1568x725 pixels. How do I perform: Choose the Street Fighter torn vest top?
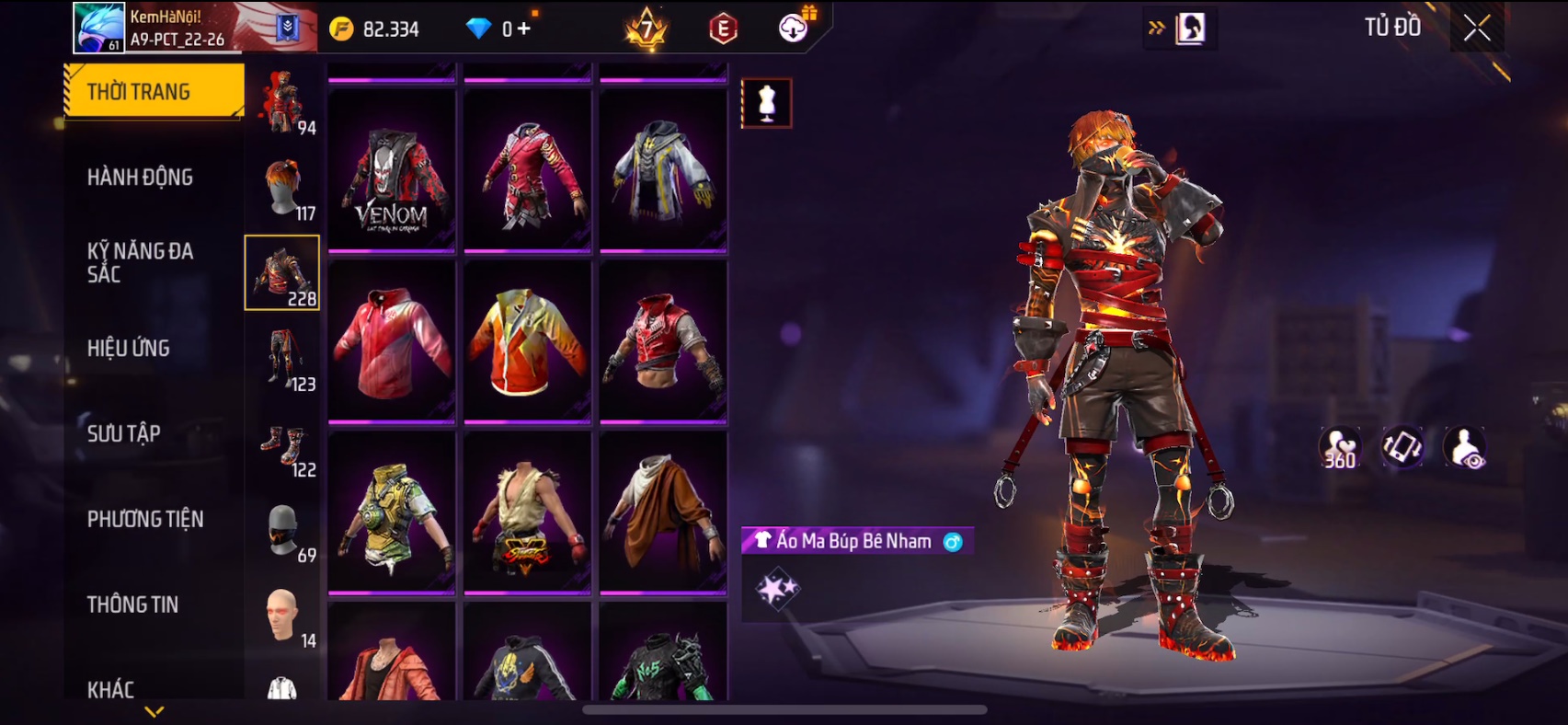527,513
